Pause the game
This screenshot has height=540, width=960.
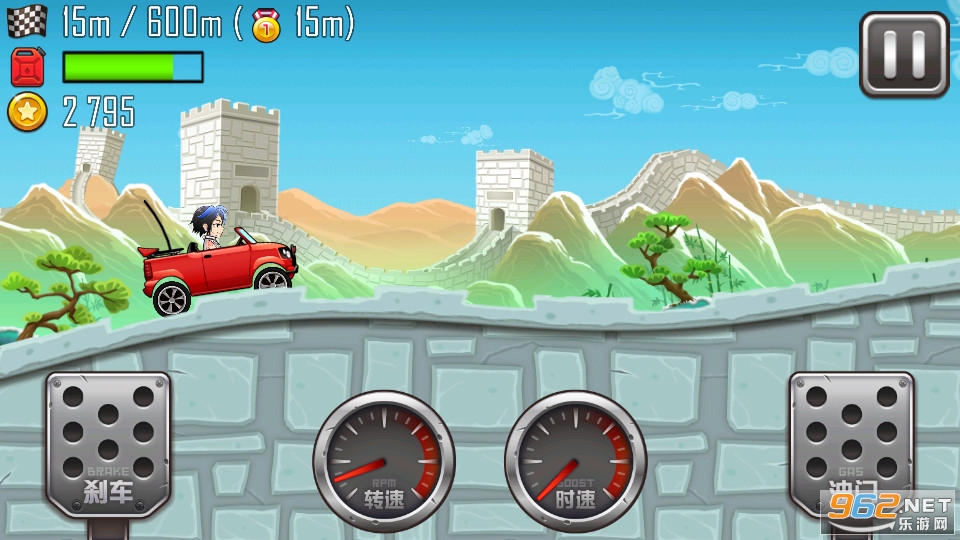coord(904,55)
